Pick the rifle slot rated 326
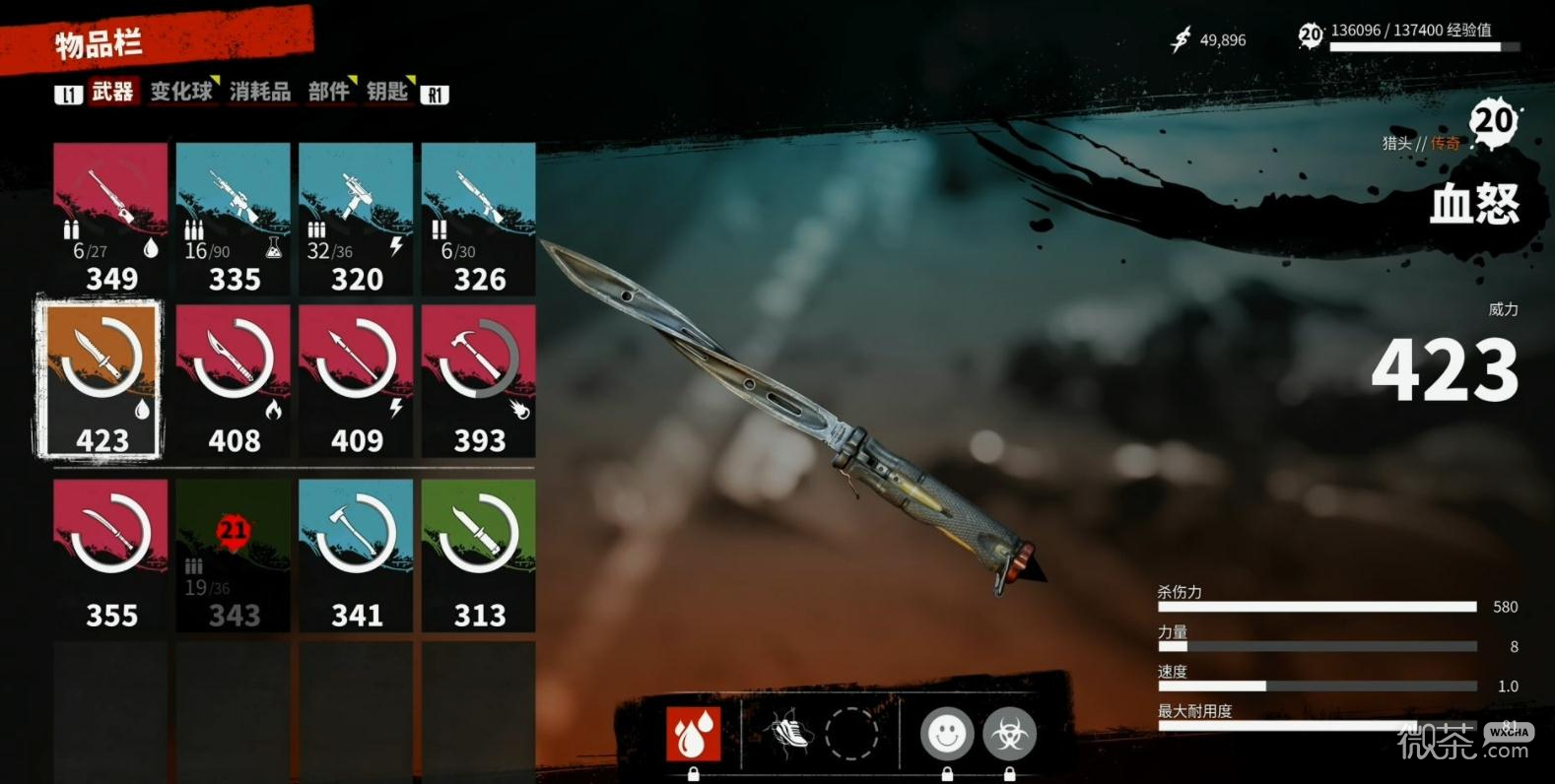 click(479, 219)
